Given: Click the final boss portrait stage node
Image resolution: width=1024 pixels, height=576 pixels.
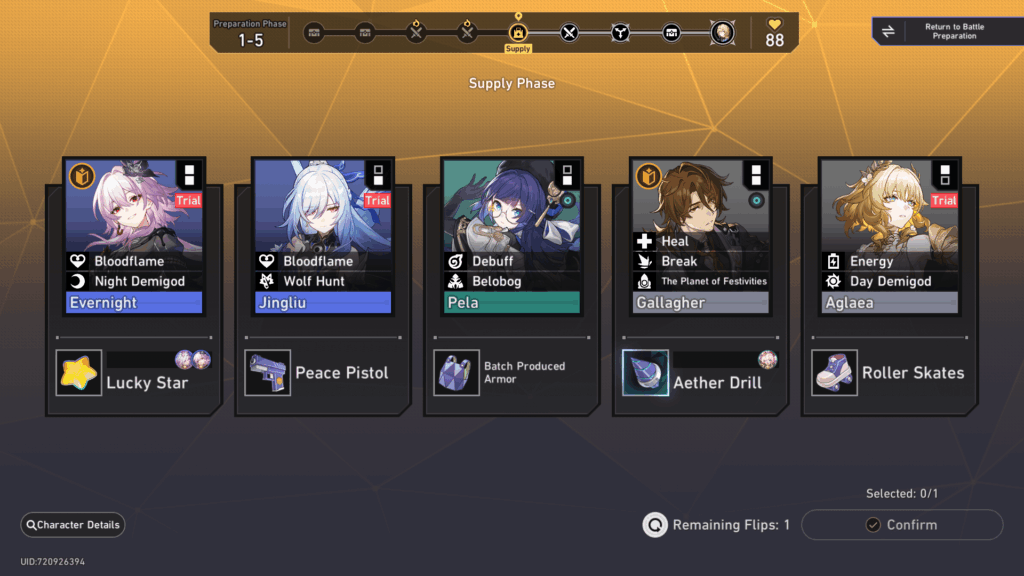Looking at the screenshot, I should [721, 33].
